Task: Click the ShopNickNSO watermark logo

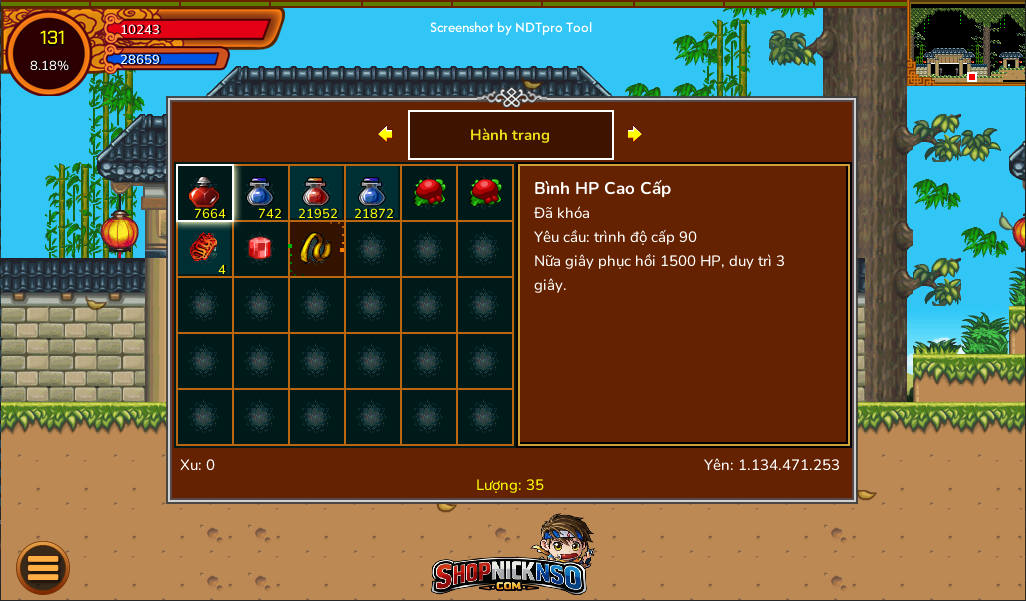Action: (x=512, y=560)
